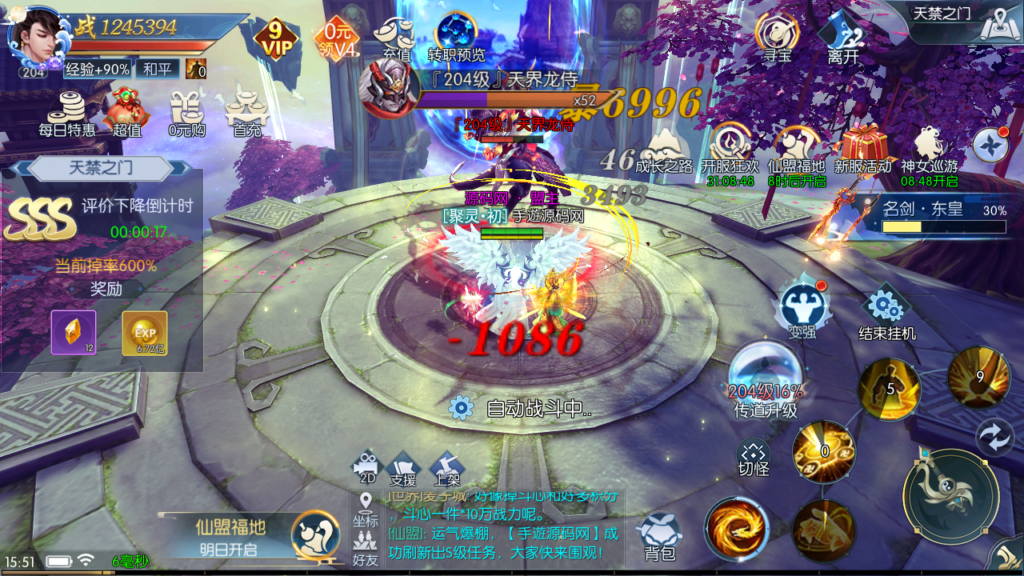Open the 好友 friends list
Screen dimensions: 1024x576
pos(366,547)
